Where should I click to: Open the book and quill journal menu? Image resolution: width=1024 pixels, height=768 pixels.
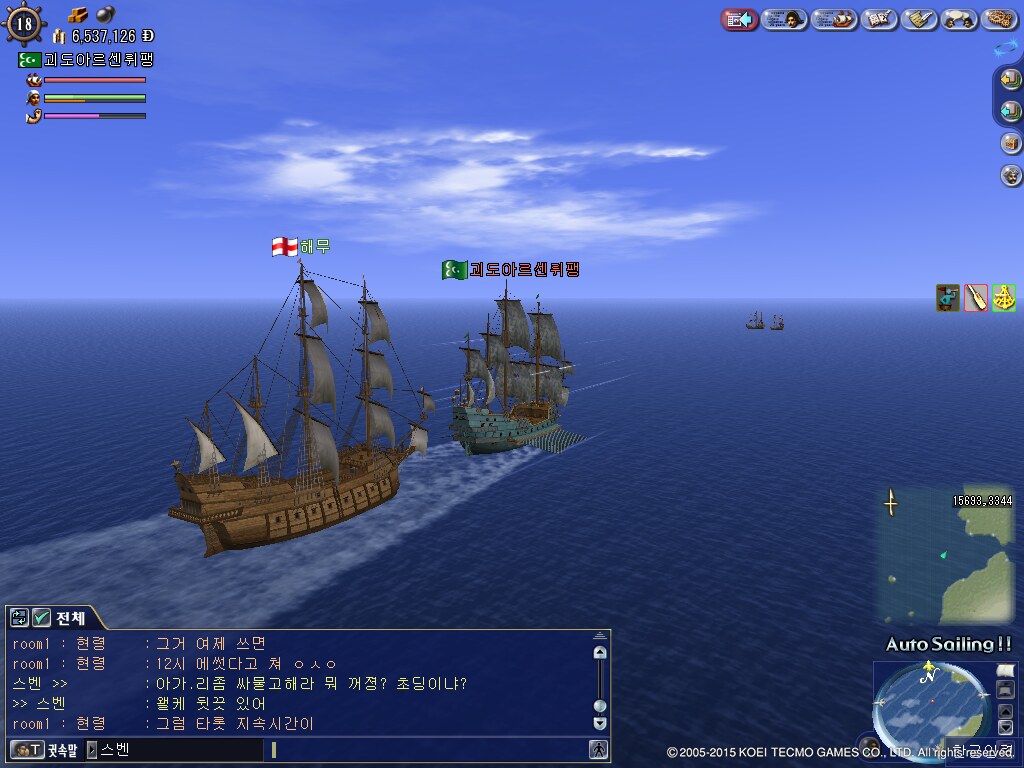tap(879, 19)
